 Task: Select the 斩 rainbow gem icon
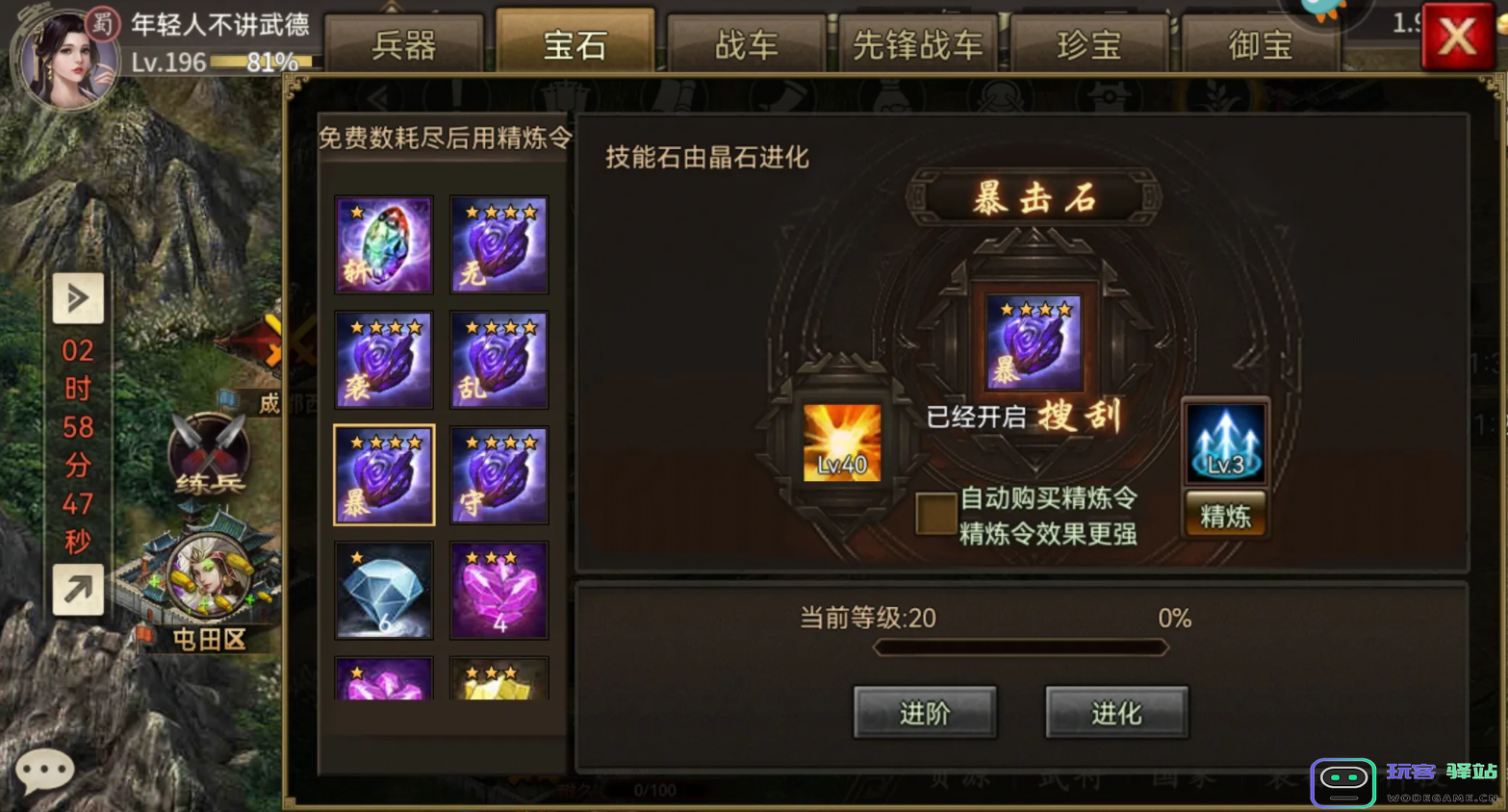coord(383,243)
